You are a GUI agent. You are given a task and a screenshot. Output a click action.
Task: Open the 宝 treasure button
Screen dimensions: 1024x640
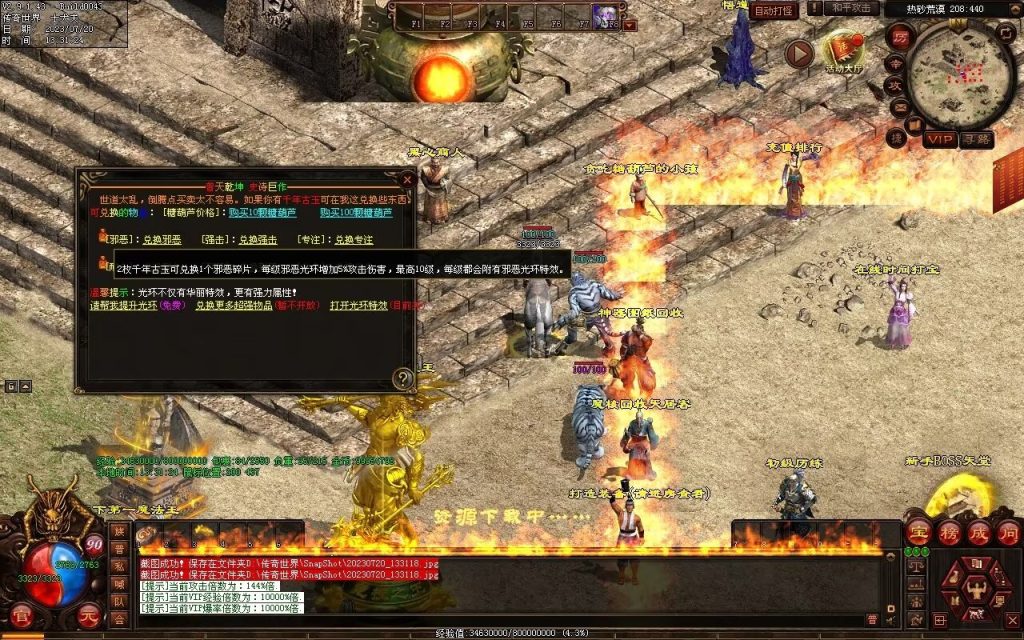point(918,531)
